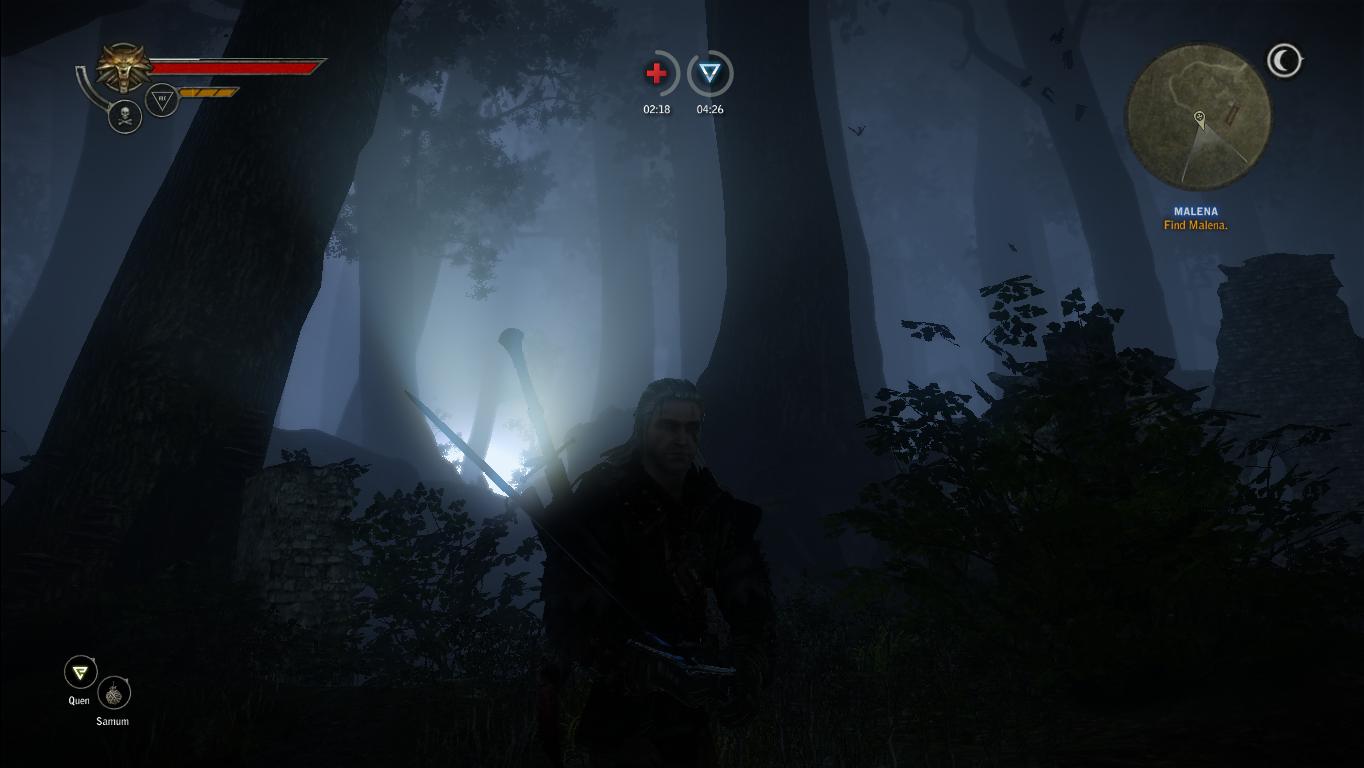Select the Samum bomb slot

[114, 693]
